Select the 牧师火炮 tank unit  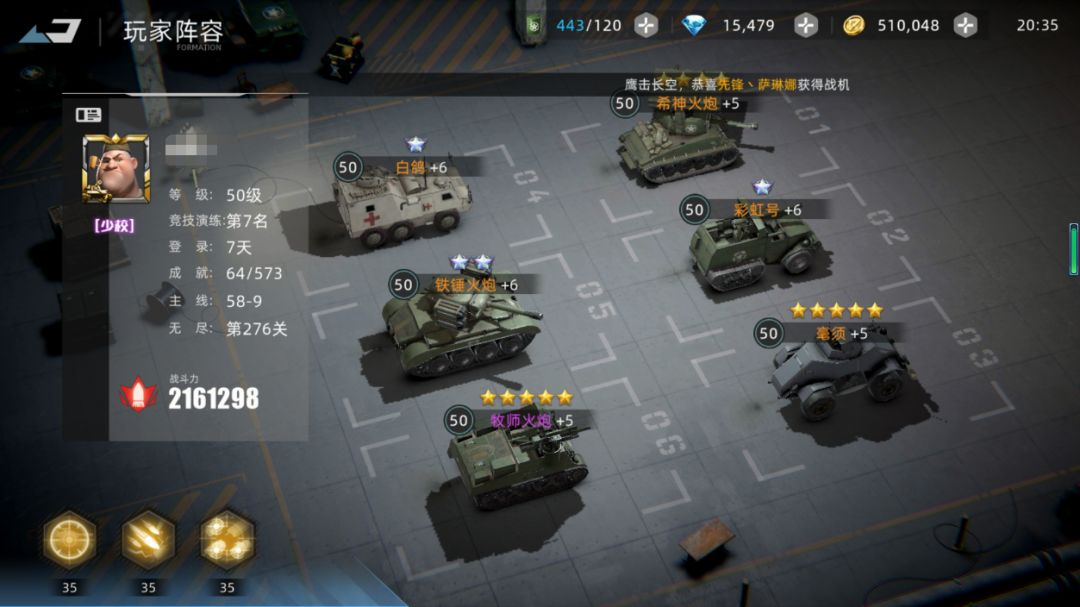click(x=515, y=465)
